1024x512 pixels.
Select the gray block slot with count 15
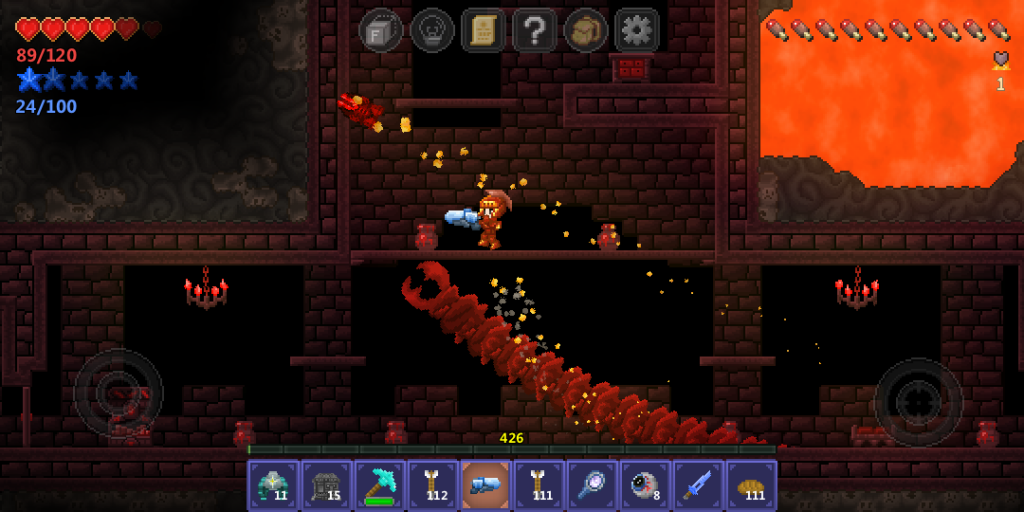pos(326,485)
